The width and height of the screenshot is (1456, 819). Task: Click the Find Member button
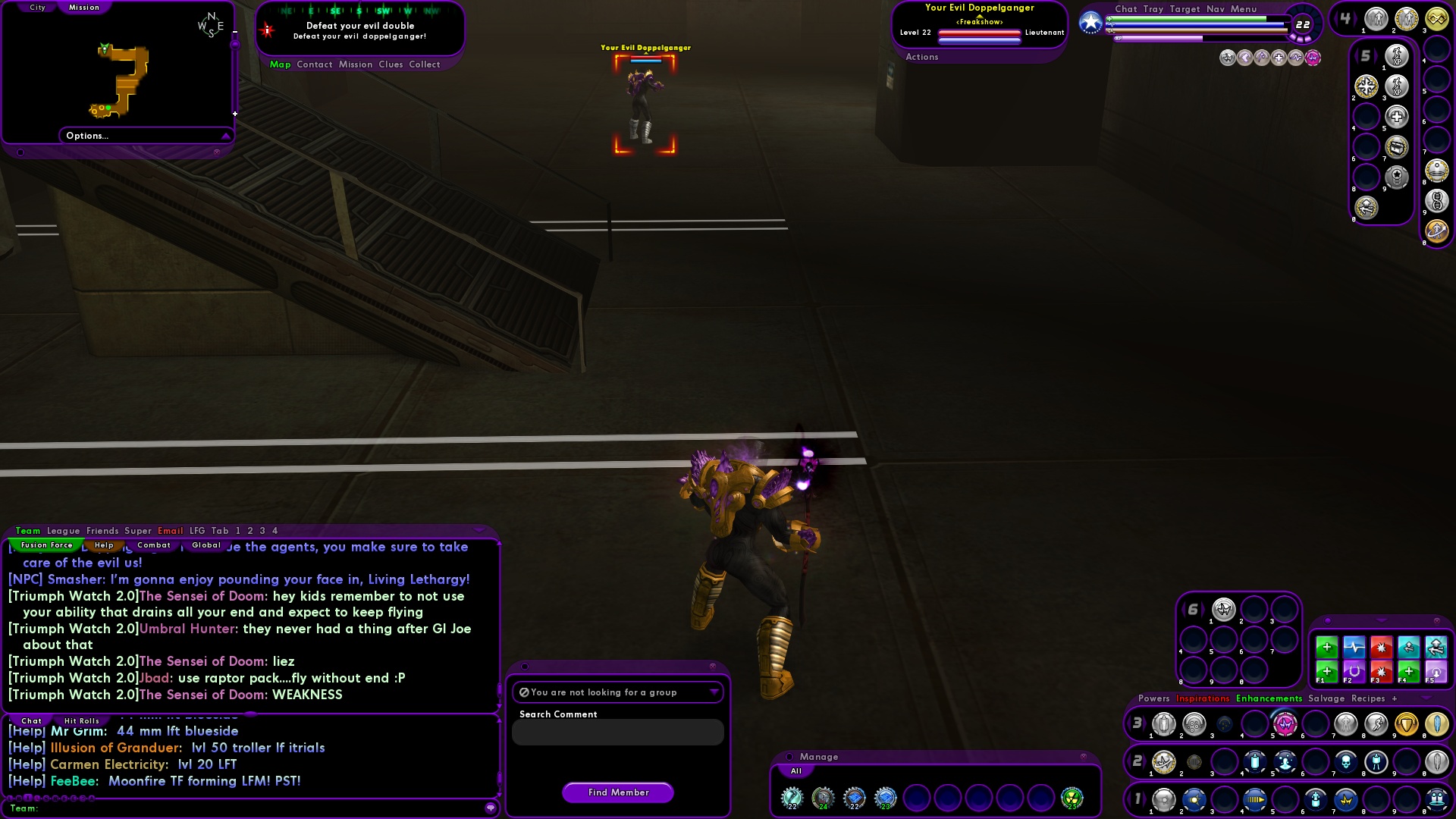(x=617, y=792)
